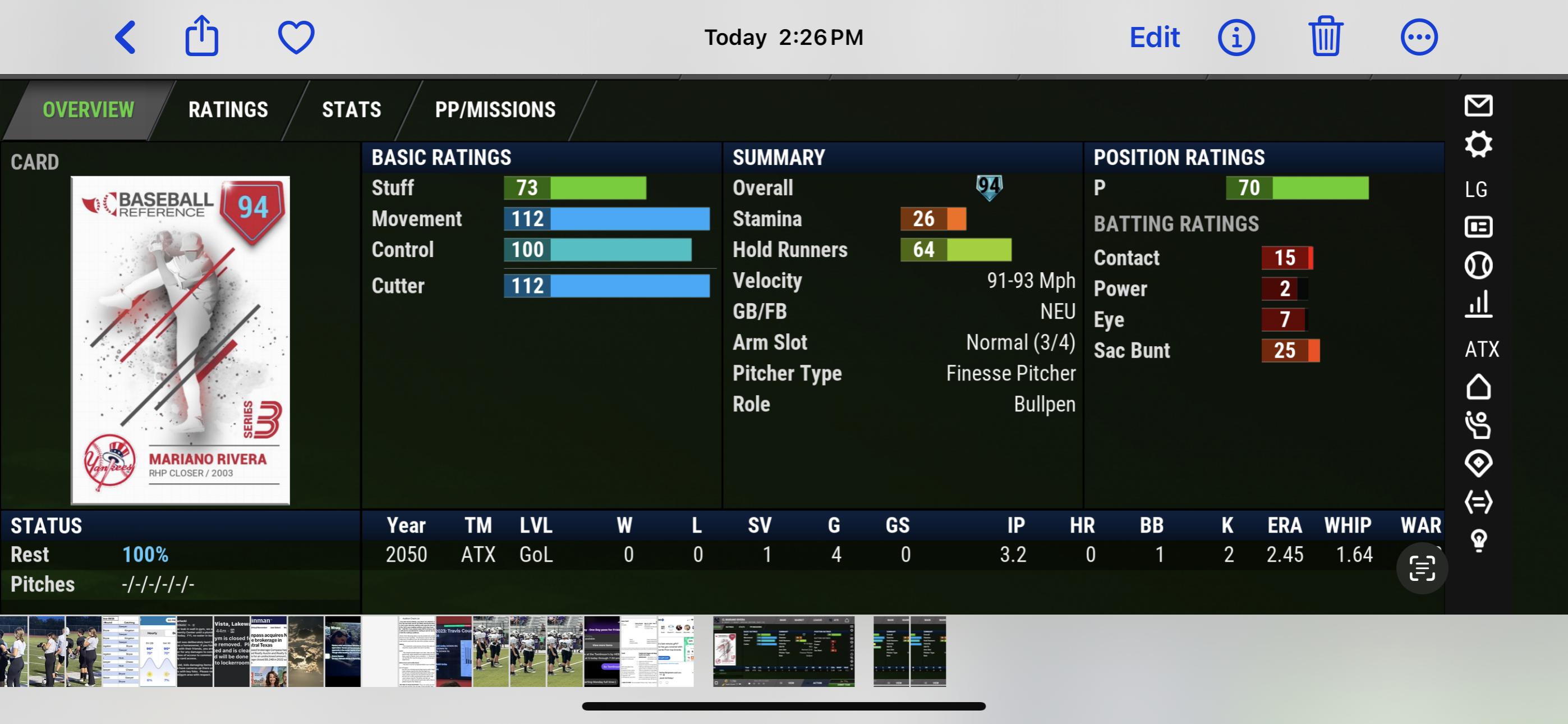This screenshot has width=1568, height=724.
Task: Click the diamond field icon
Action: (x=1478, y=464)
